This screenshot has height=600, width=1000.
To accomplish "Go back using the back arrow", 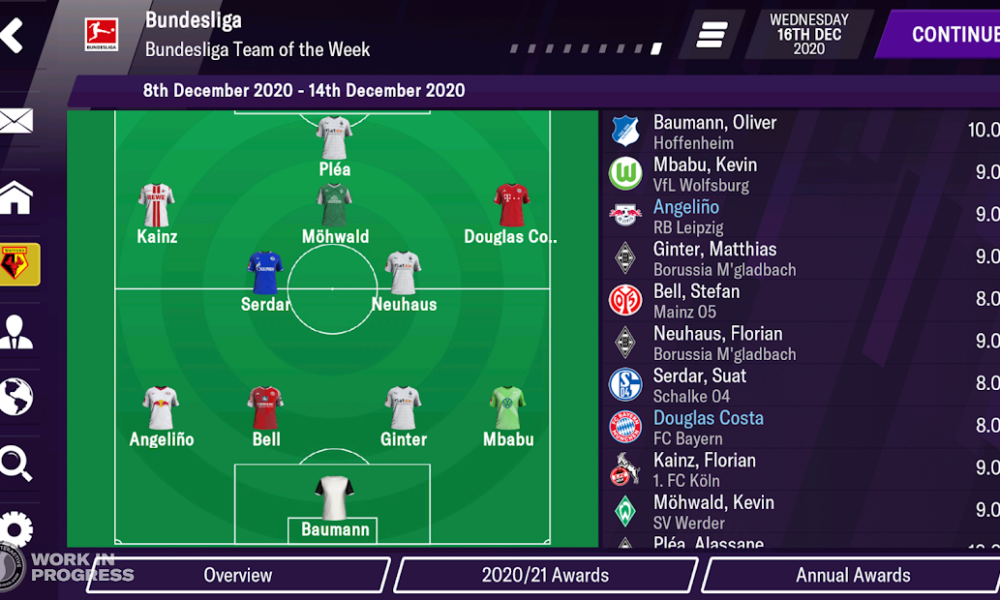I will point(12,35).
